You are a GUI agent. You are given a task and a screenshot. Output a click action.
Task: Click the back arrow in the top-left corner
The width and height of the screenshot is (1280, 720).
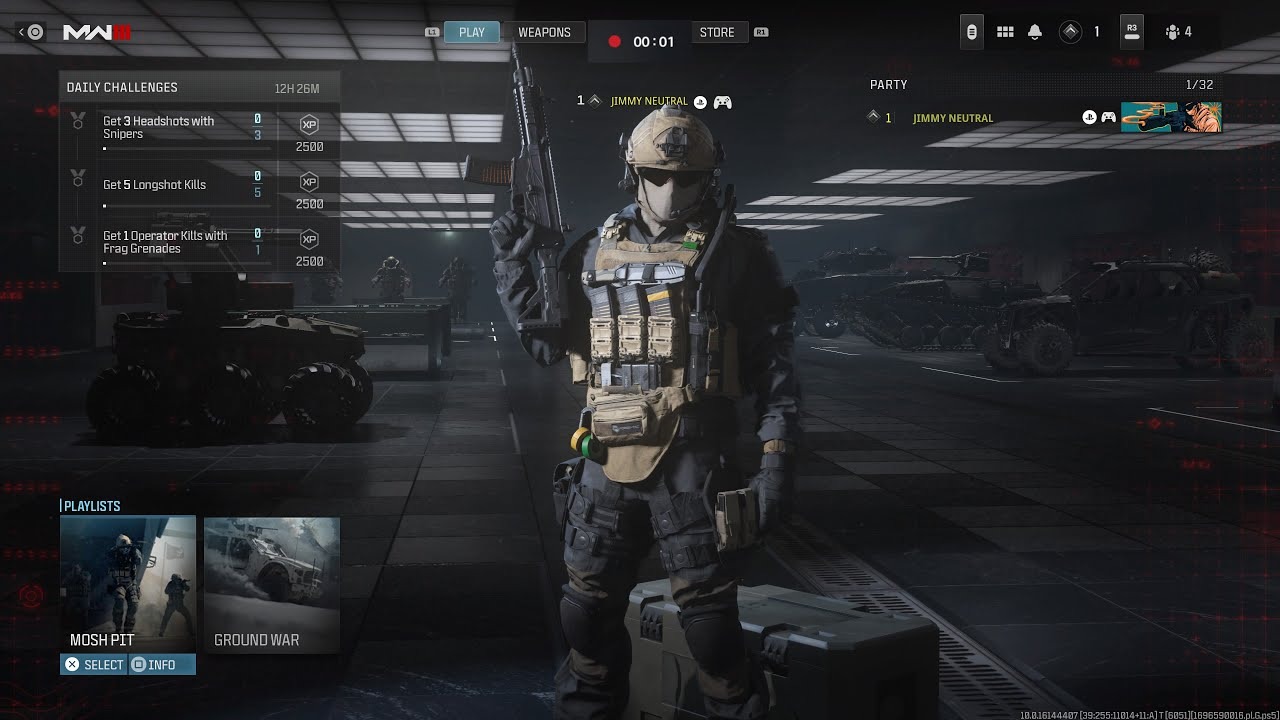(x=30, y=31)
